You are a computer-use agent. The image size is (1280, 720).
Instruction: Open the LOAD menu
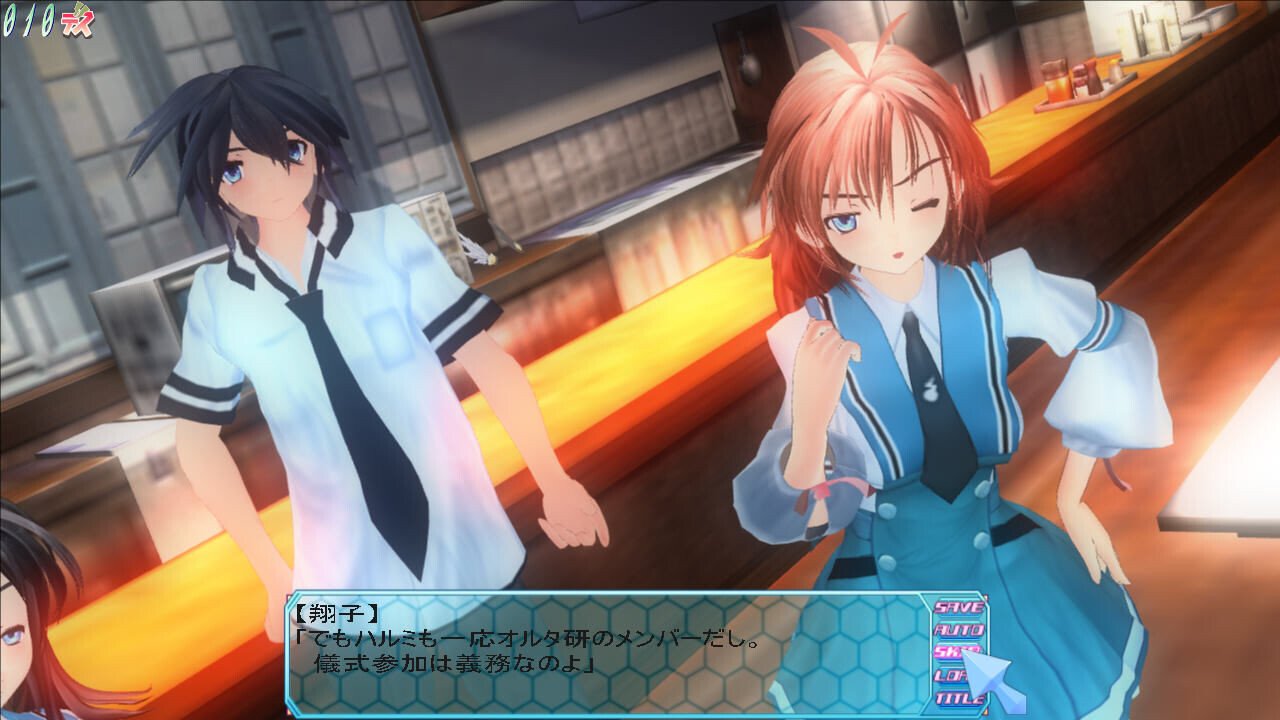tap(948, 676)
